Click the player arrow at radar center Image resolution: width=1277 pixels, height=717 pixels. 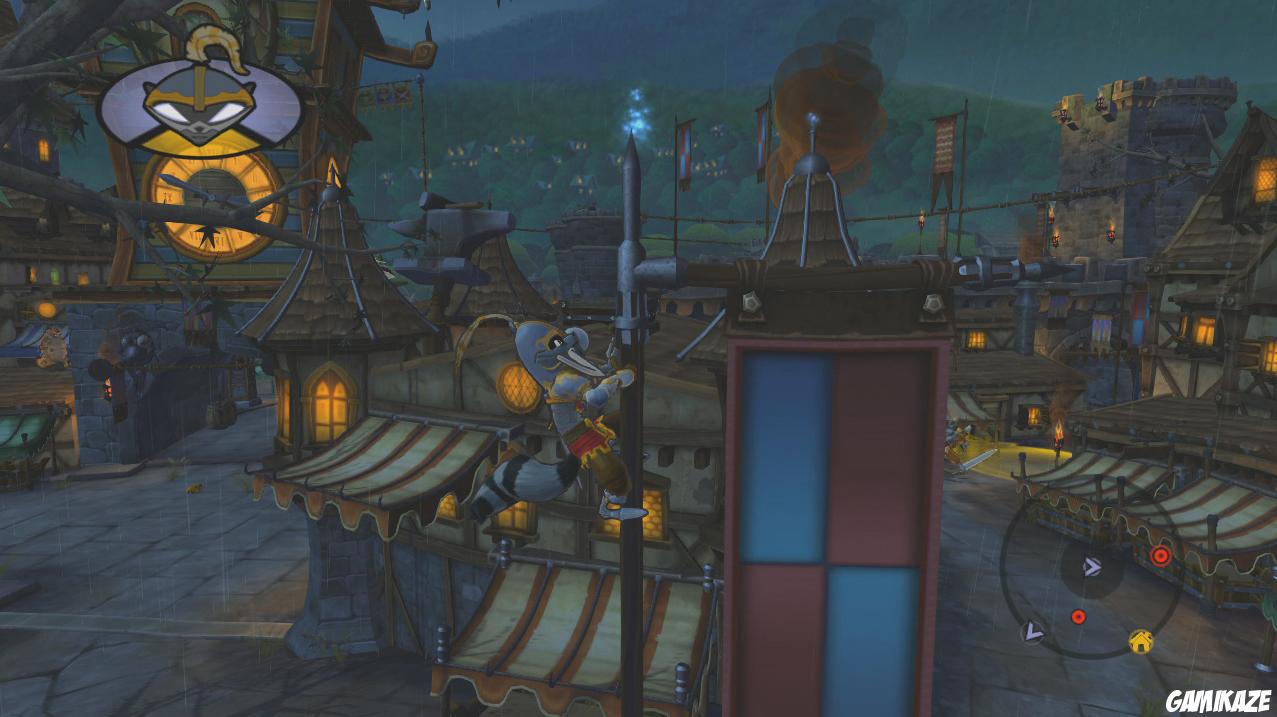[1091, 568]
